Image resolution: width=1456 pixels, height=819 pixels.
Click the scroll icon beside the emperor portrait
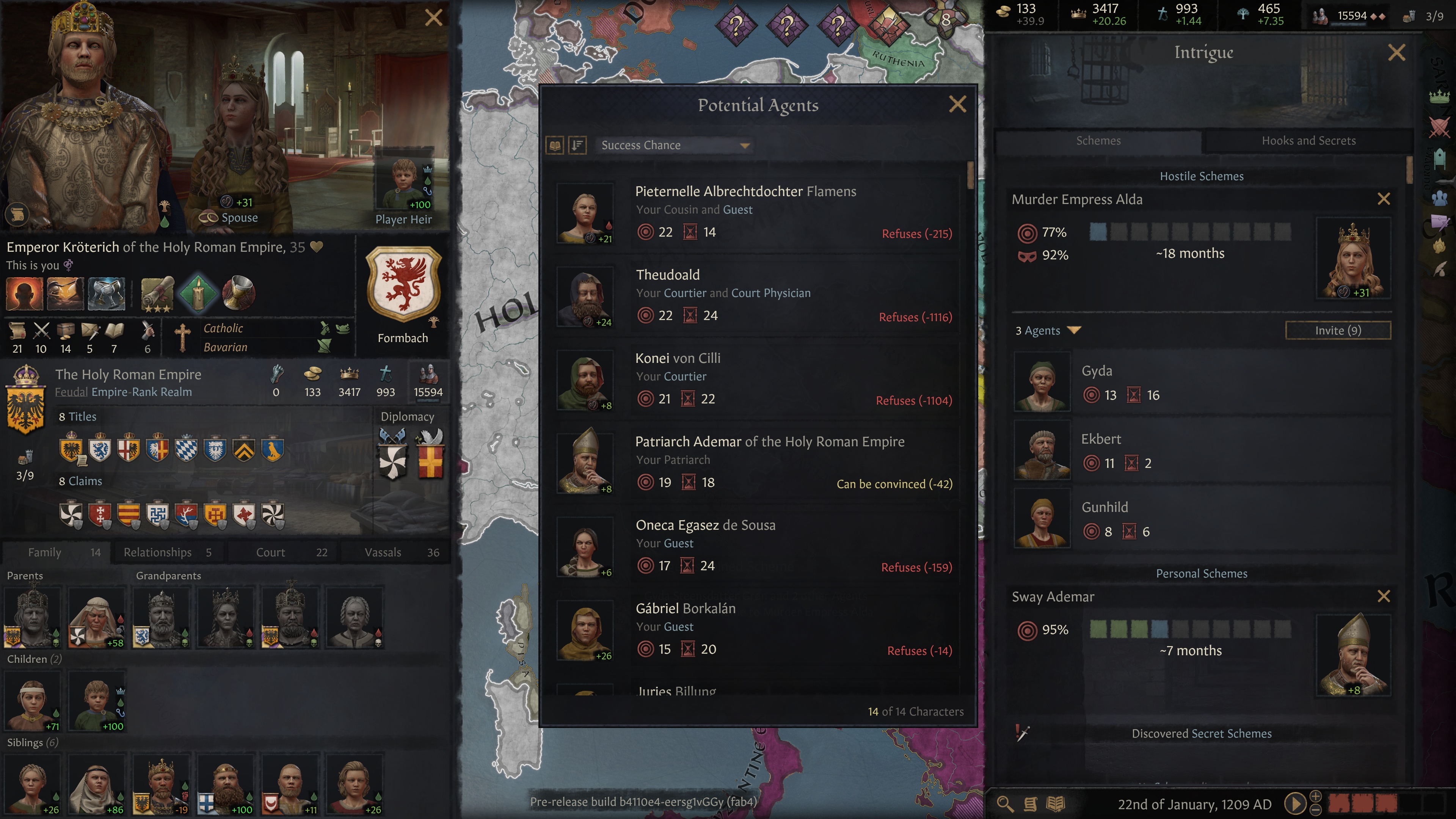point(17,215)
